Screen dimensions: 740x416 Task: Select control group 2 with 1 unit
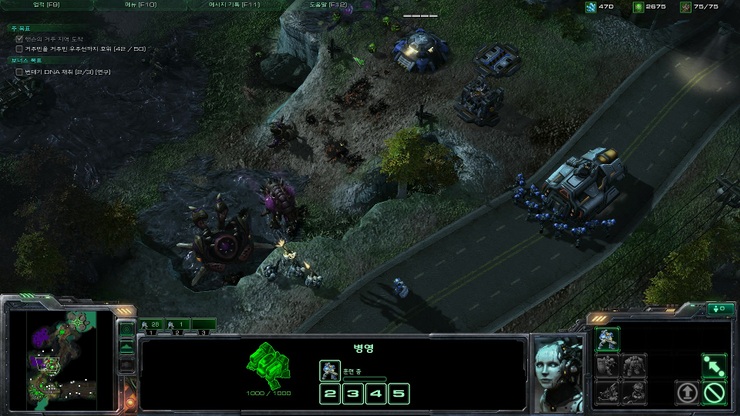(x=177, y=325)
